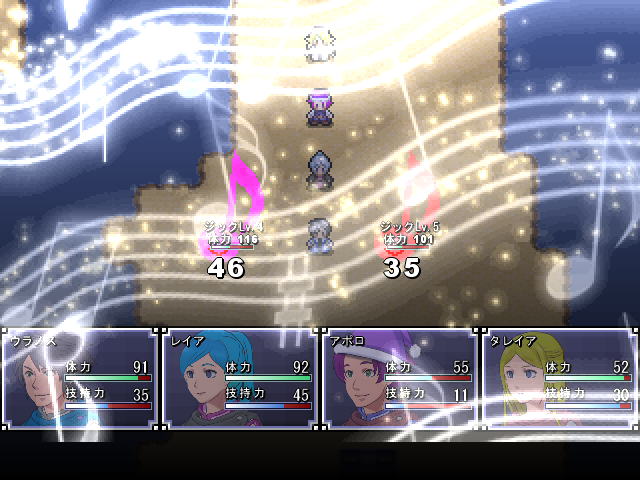Pick the アポロ character panel
Screen dimensions: 640x480
tap(400, 378)
